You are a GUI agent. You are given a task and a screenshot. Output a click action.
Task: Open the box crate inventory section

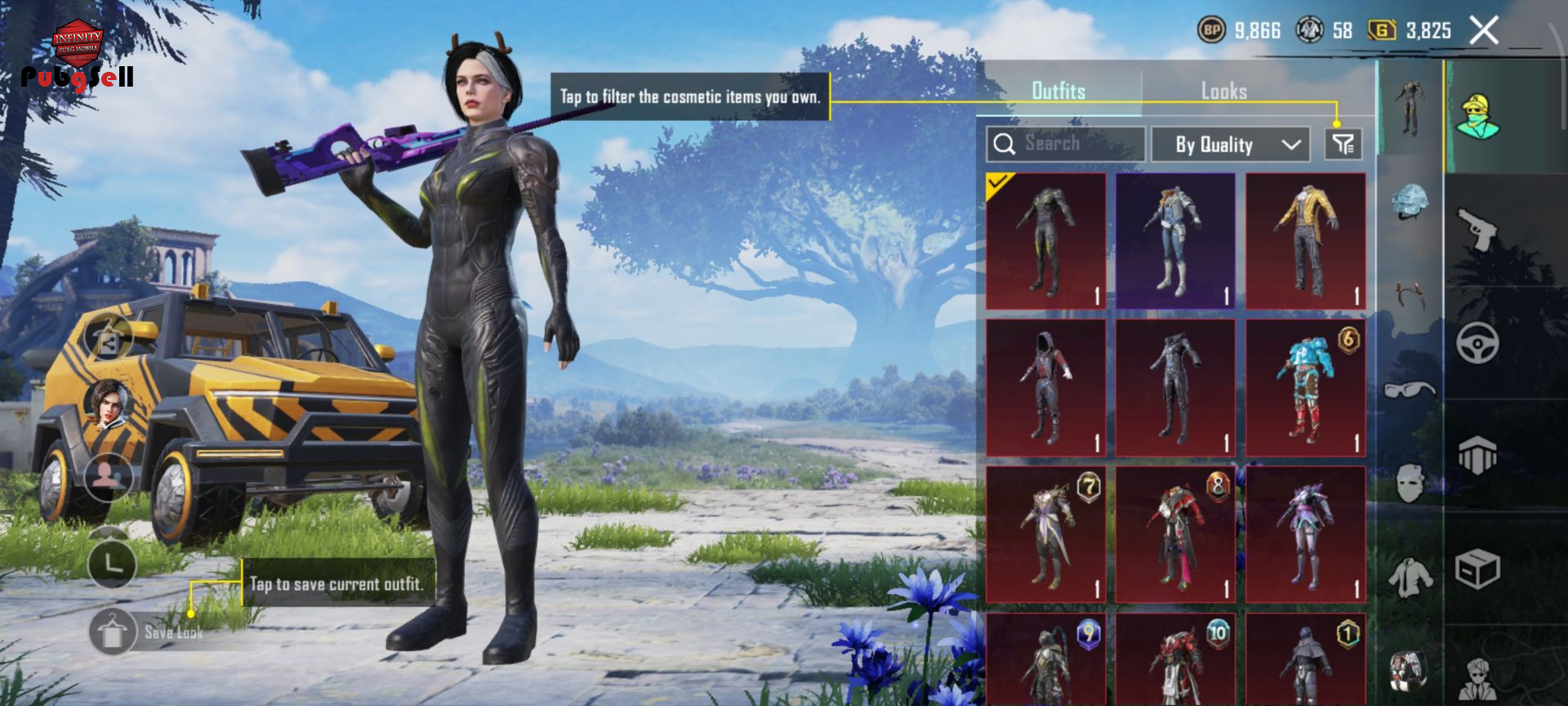(1477, 569)
